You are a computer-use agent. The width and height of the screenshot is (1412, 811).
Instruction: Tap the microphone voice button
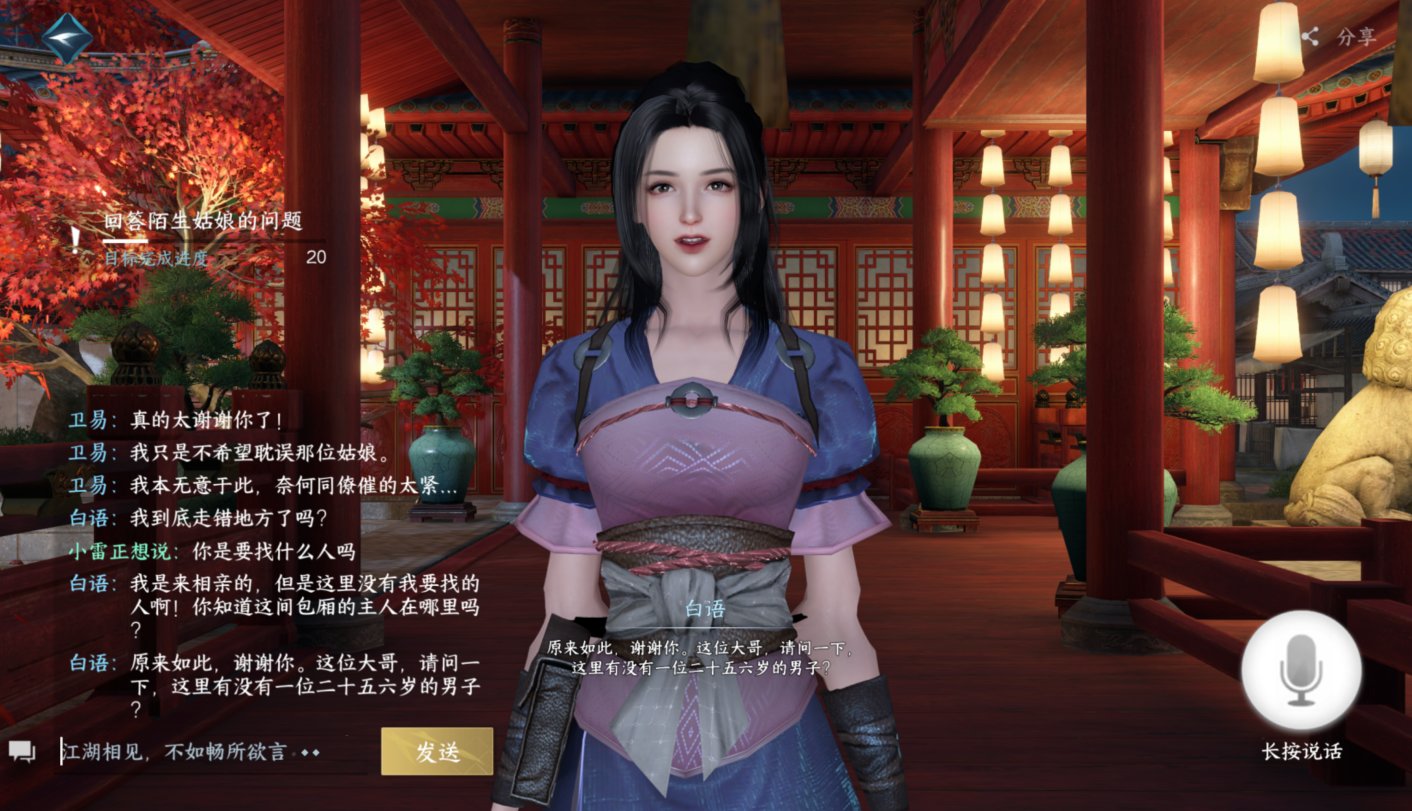coord(1301,670)
